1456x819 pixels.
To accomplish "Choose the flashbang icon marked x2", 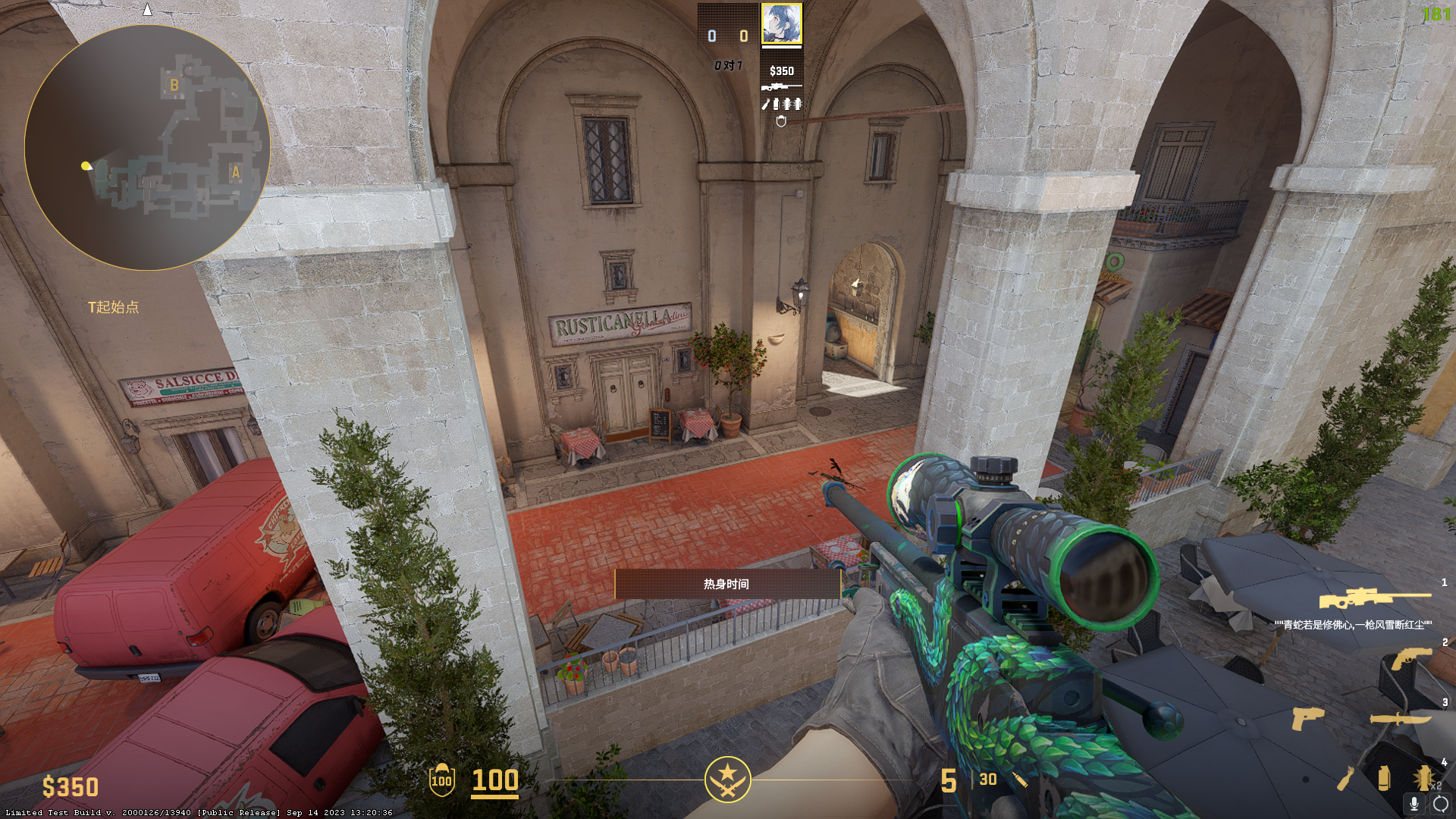I will (1423, 778).
